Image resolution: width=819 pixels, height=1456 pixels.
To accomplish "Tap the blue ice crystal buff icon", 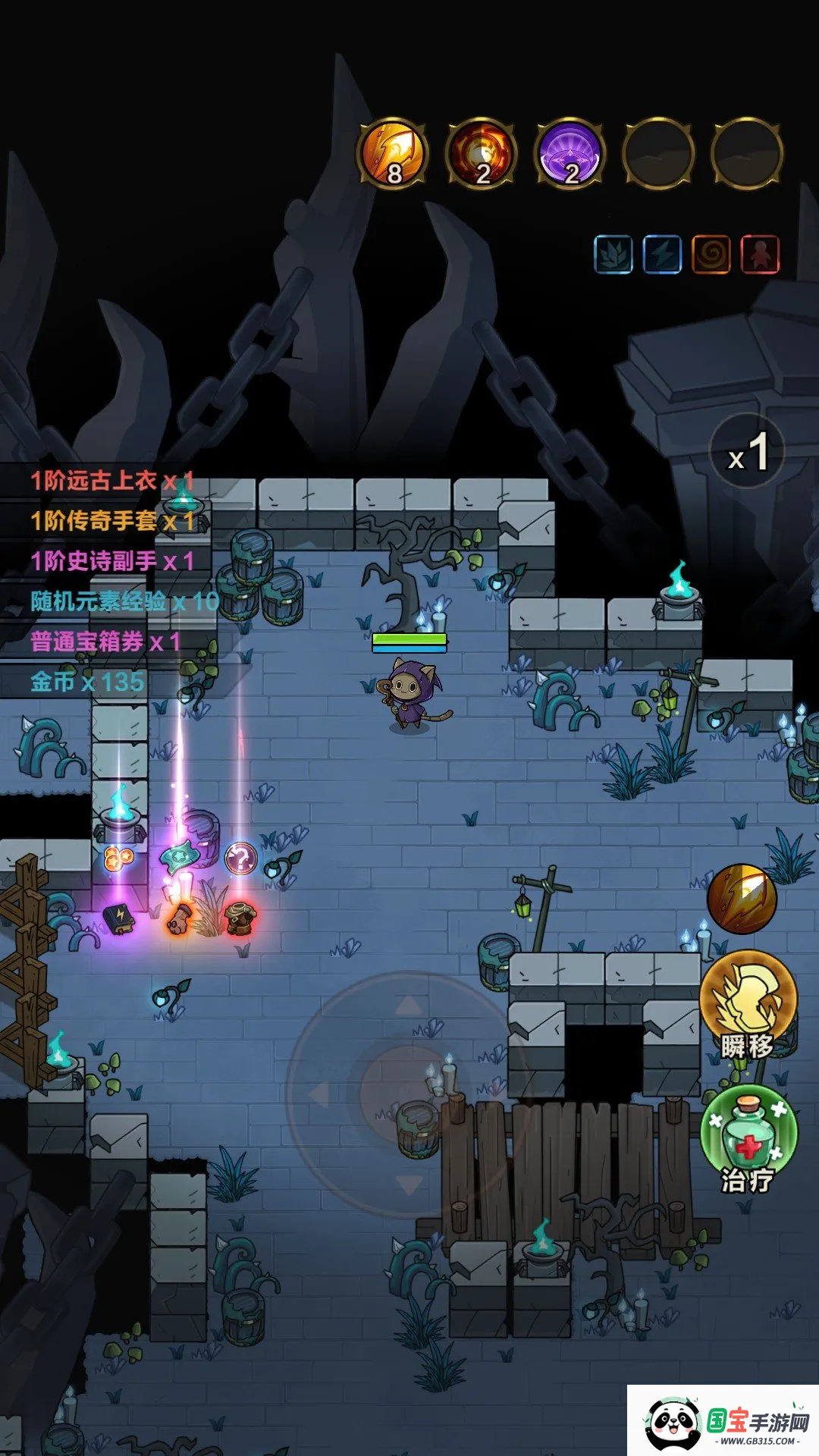I will (613, 254).
